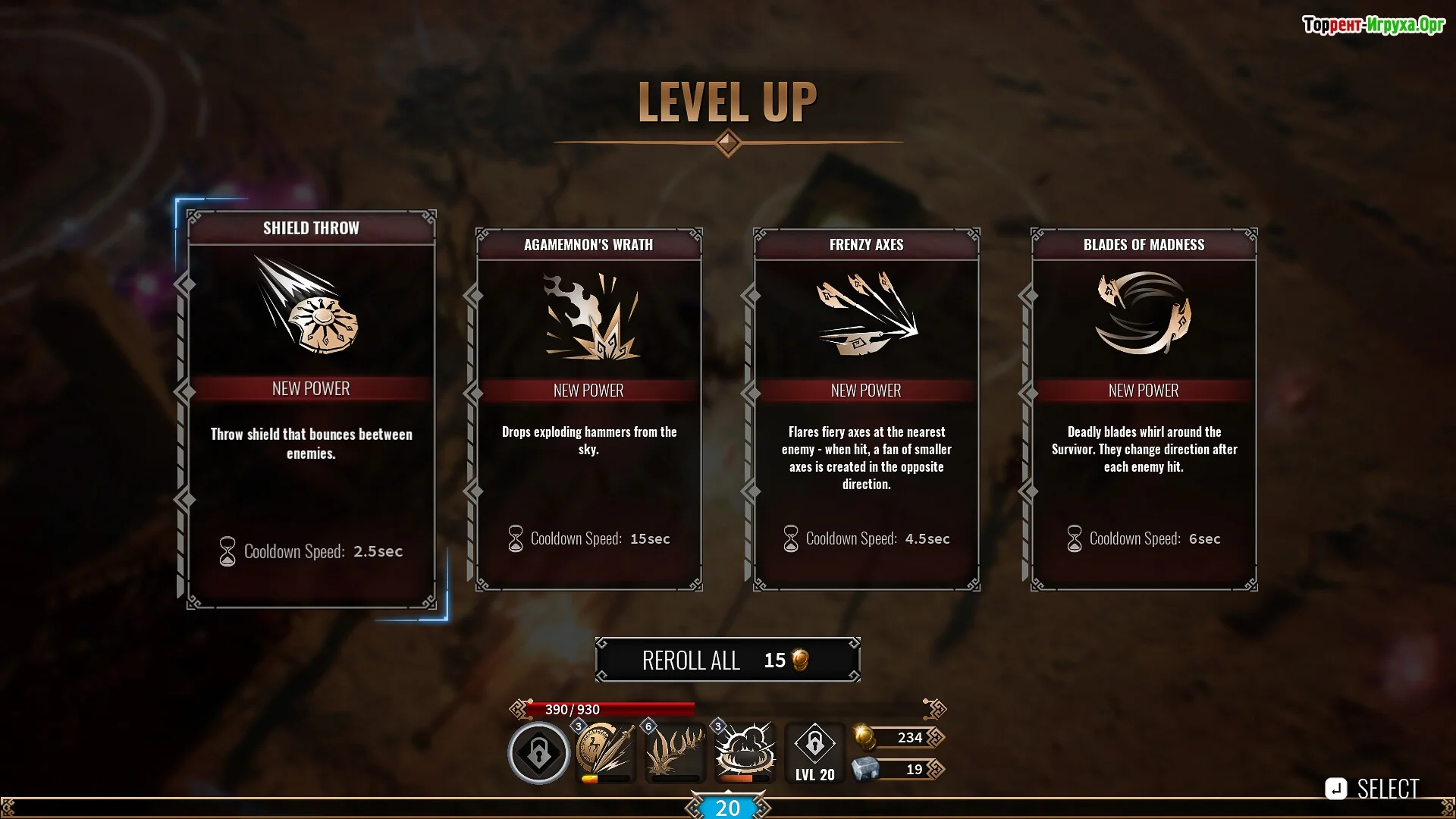Viewport: 1456px width, 819px height.
Task: Click the round locked ability slot
Action: [x=538, y=753]
